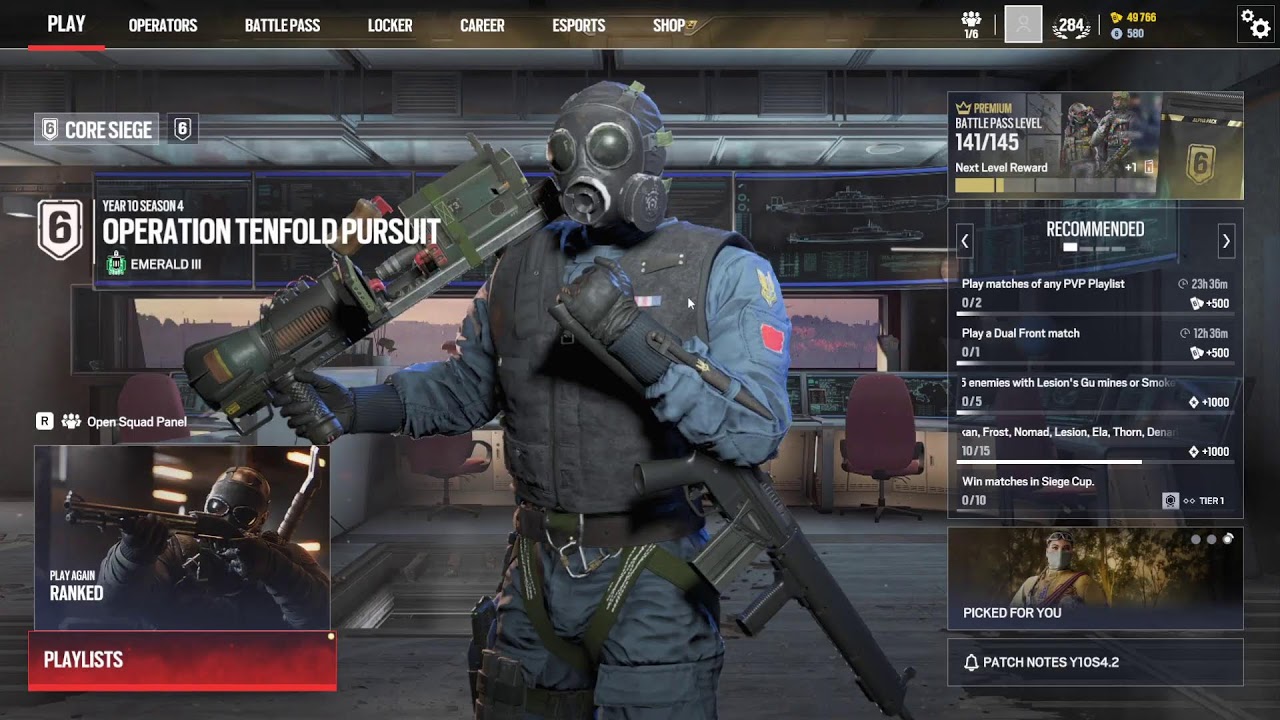
Task: Visit the Shop tab
Action: point(670,26)
